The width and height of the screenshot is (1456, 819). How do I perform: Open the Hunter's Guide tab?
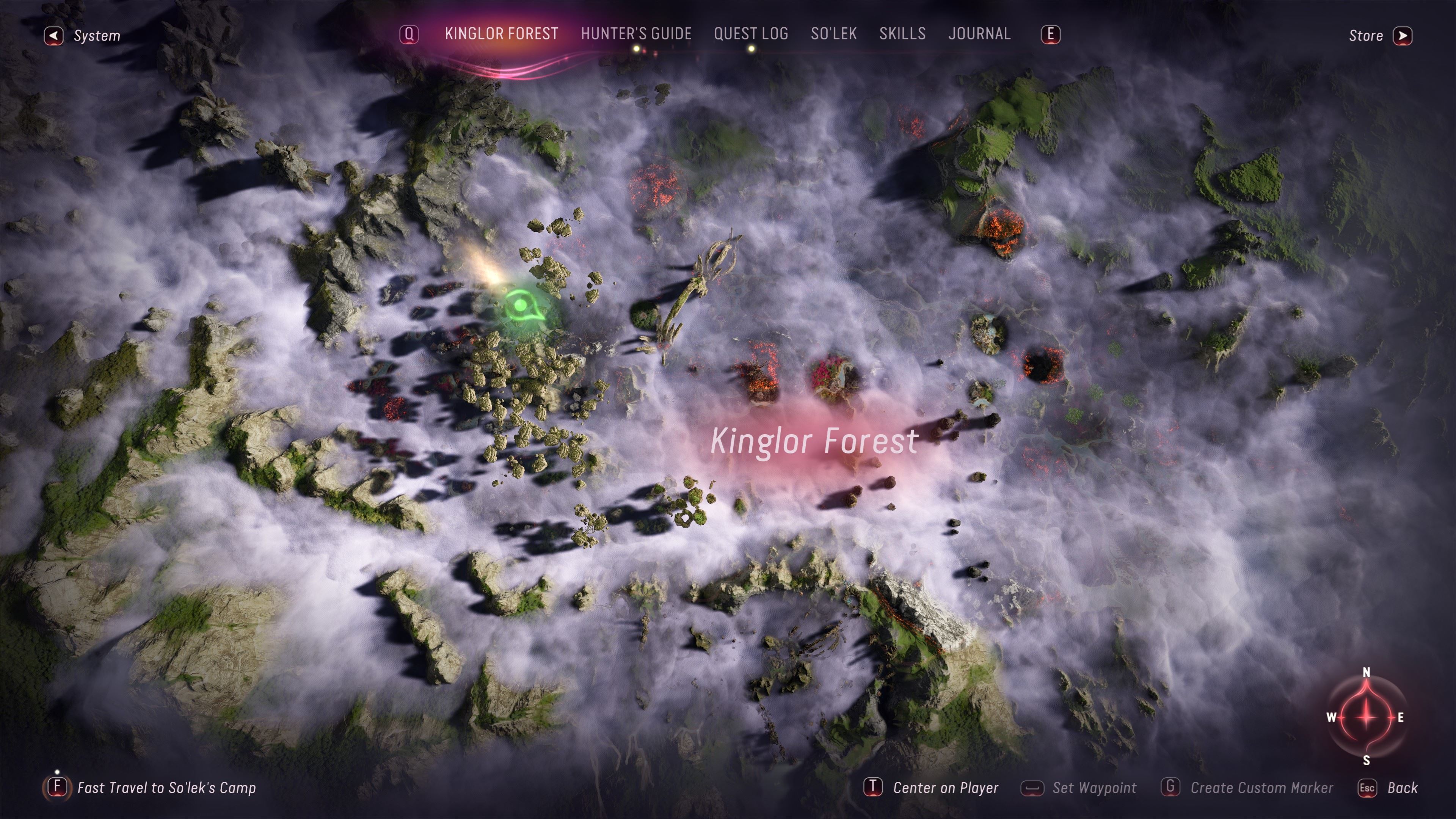(636, 34)
